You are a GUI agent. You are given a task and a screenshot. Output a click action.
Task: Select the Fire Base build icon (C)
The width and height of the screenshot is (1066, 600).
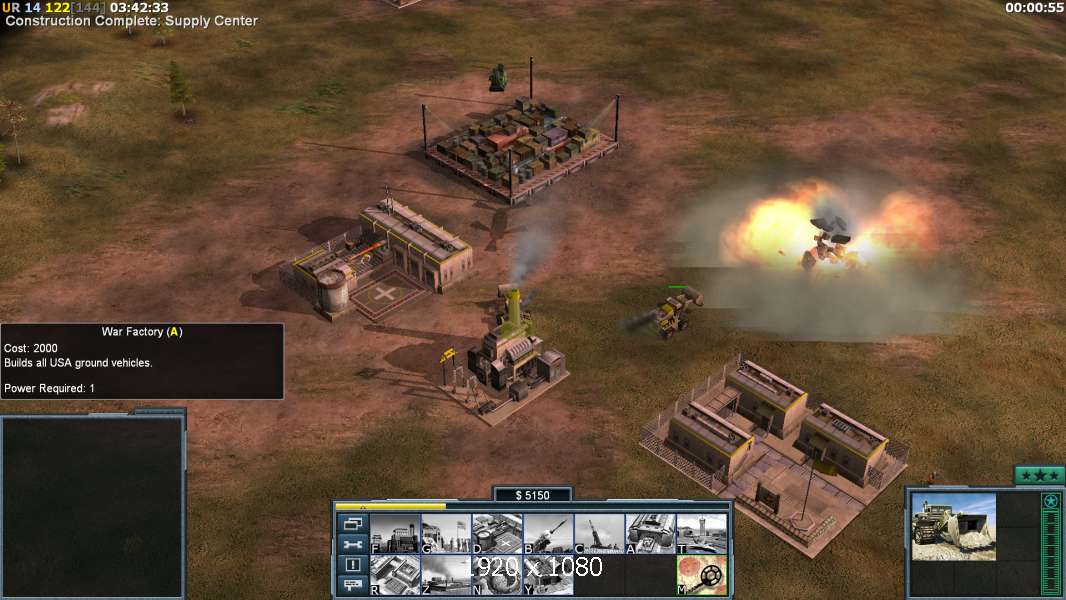click(599, 534)
